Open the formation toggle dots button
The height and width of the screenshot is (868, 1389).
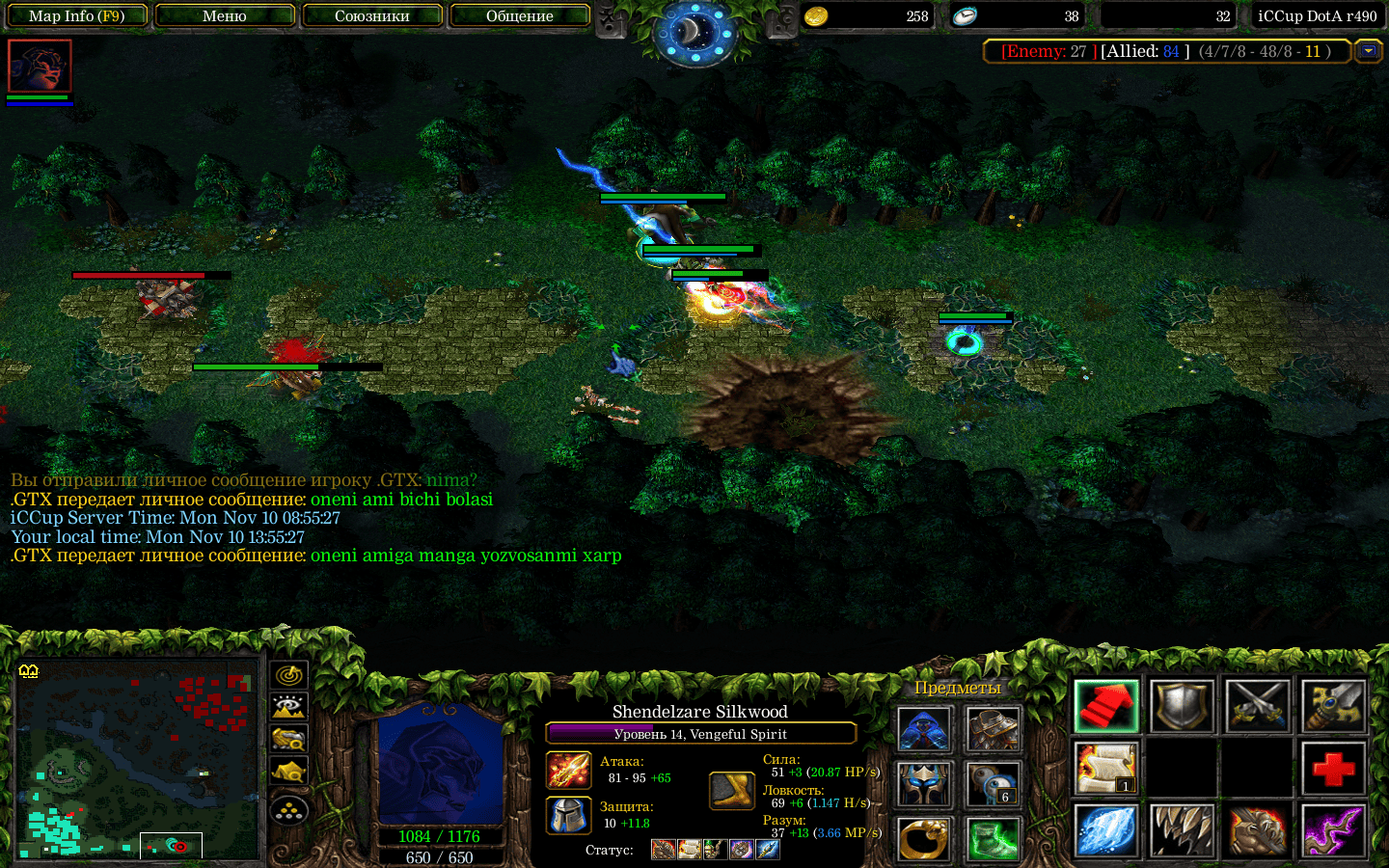289,811
